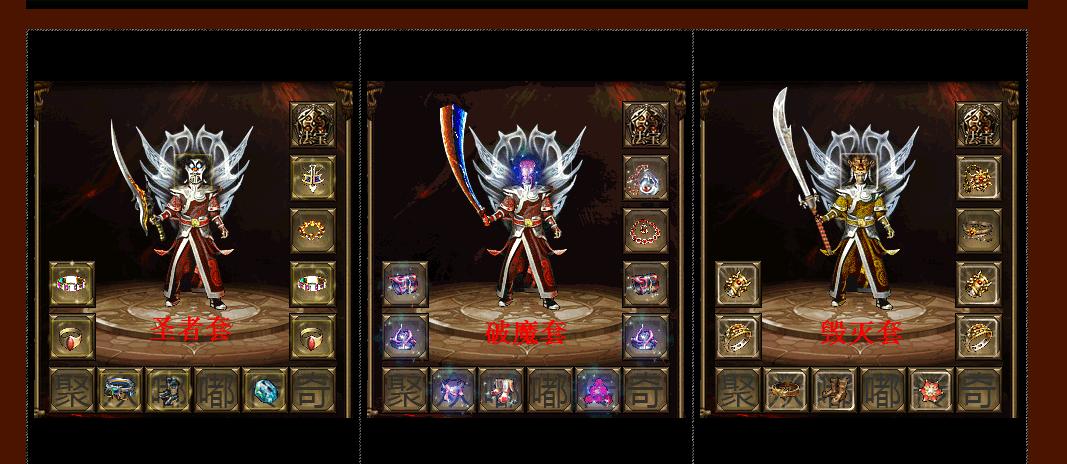Open the 法宝 slot in the 圣者套 panel
This screenshot has width=1067, height=464.
pos(312,124)
